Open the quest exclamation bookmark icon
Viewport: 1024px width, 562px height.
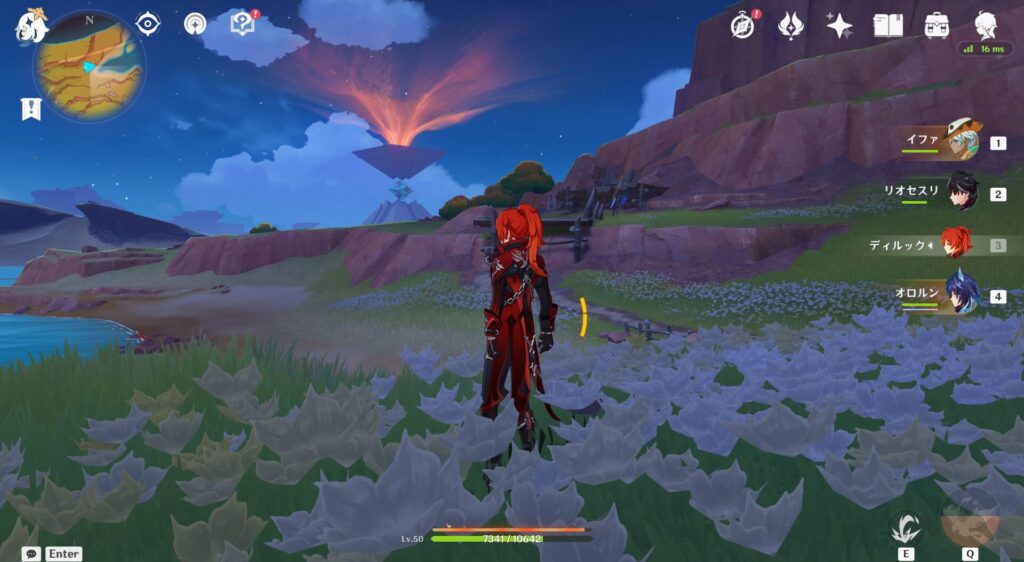(x=30, y=109)
